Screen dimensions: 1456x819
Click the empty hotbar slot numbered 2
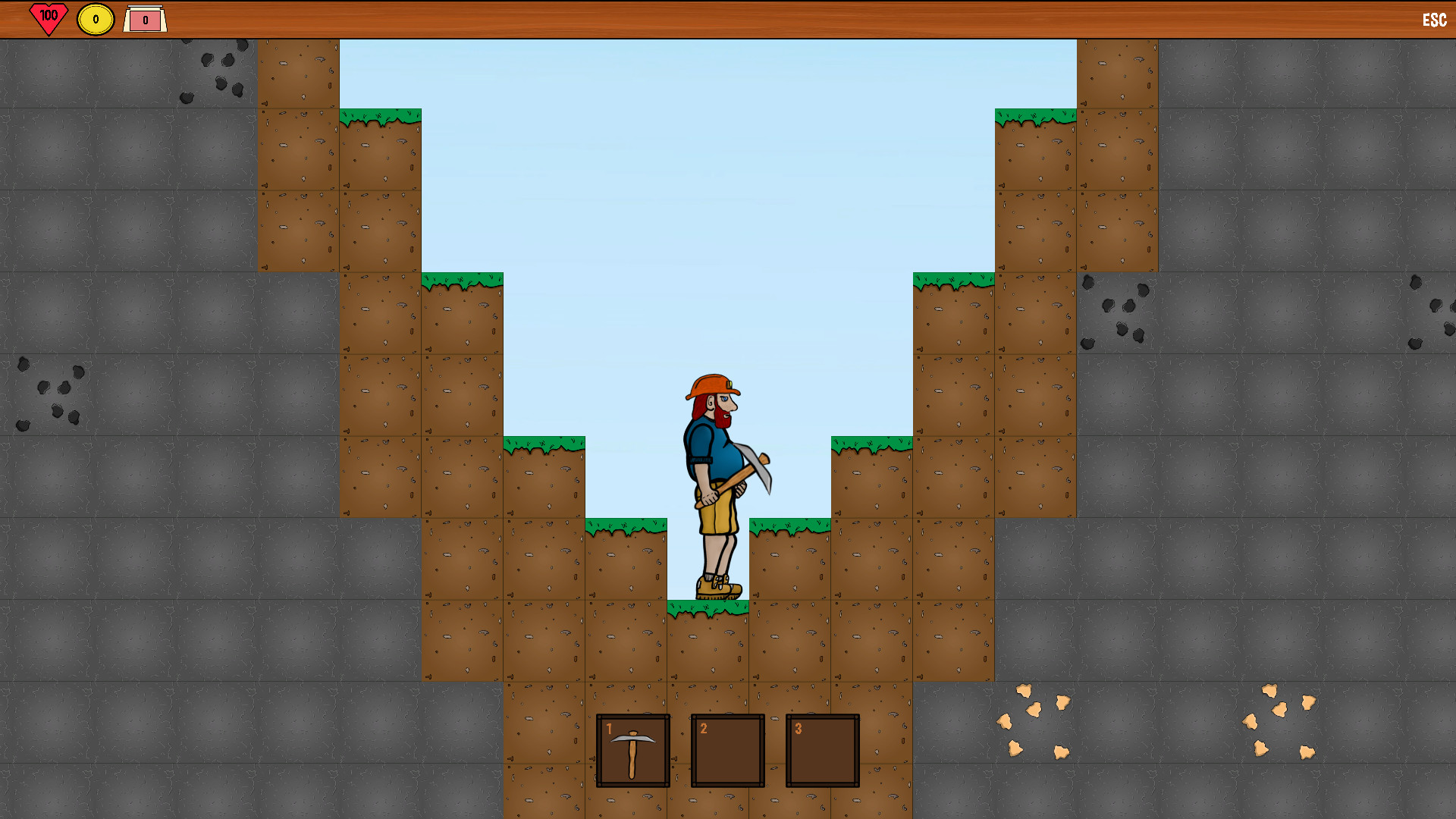pos(726,752)
